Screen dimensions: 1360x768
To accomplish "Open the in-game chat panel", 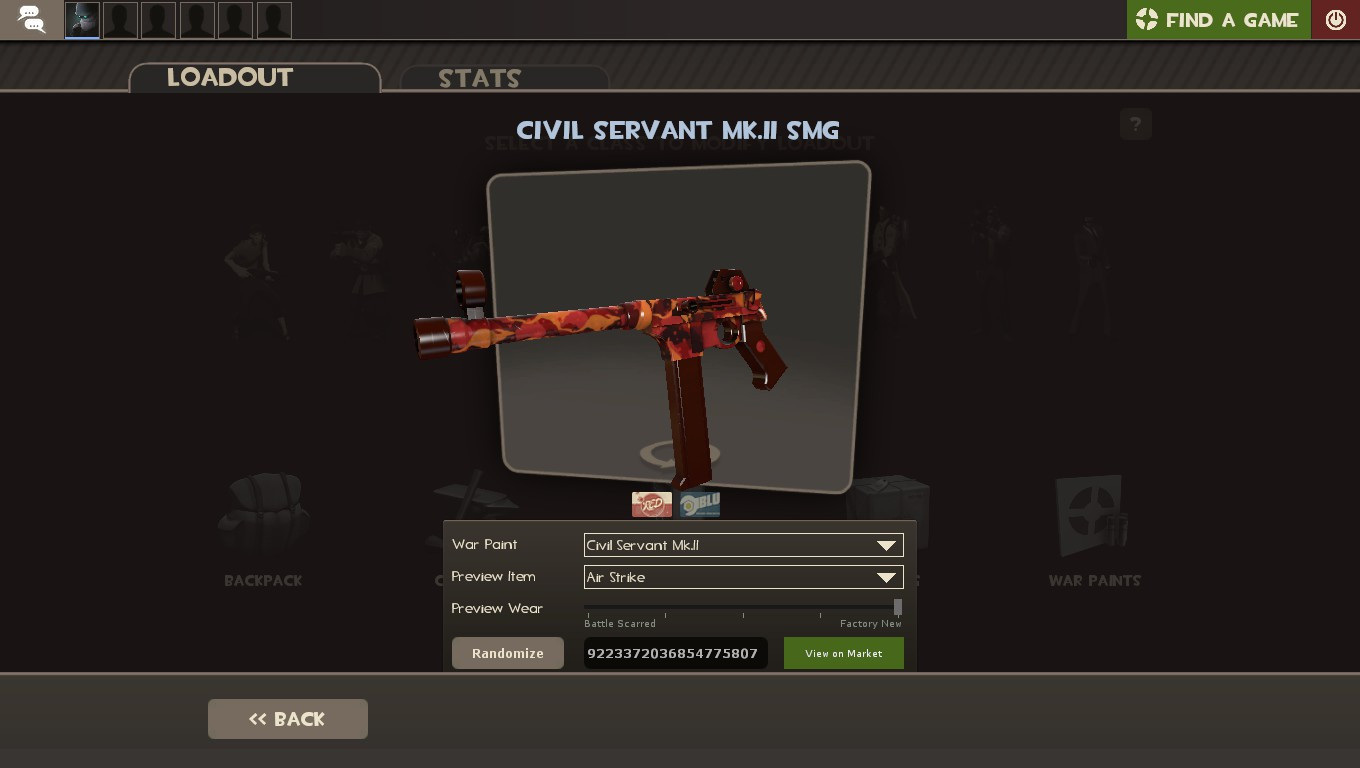I will pyautogui.click(x=30, y=19).
